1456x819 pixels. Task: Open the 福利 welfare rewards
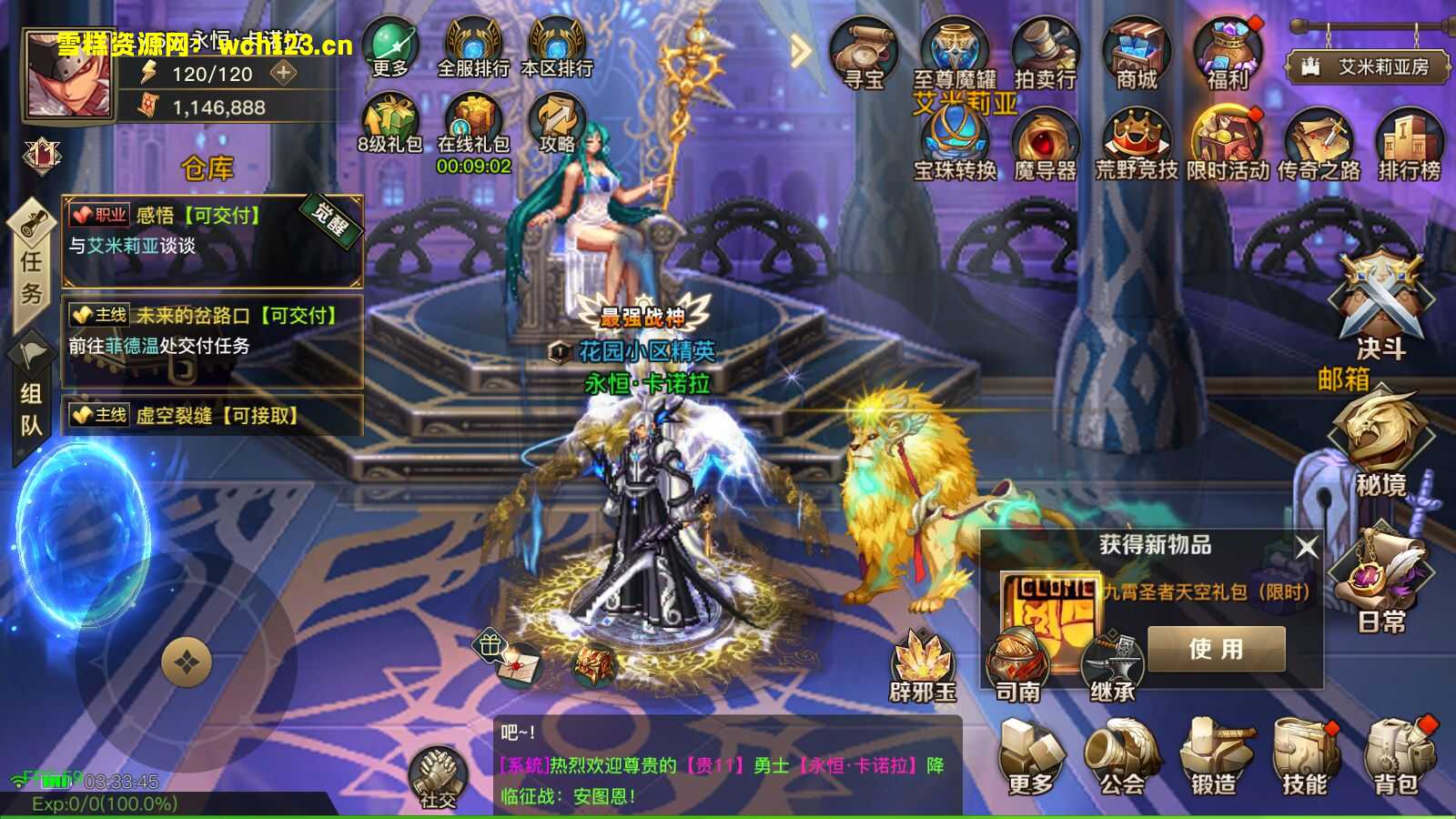tap(1227, 55)
